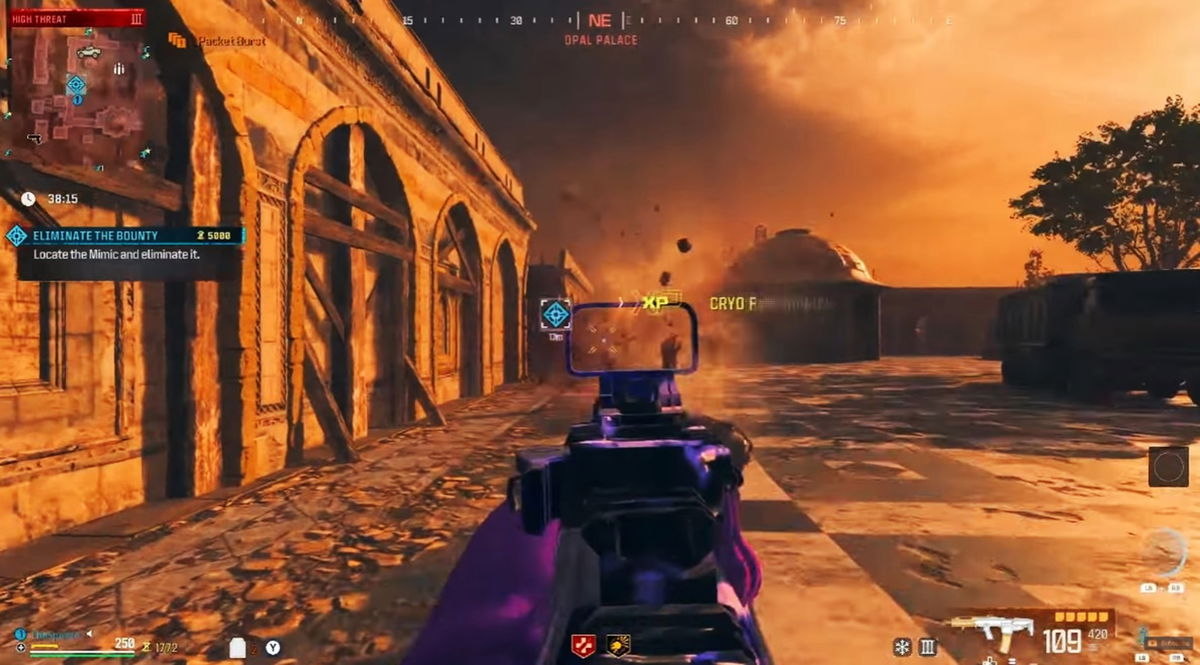1200x665 pixels.
Task: Use the circular tactical equipment slot
Action: point(1163,552)
